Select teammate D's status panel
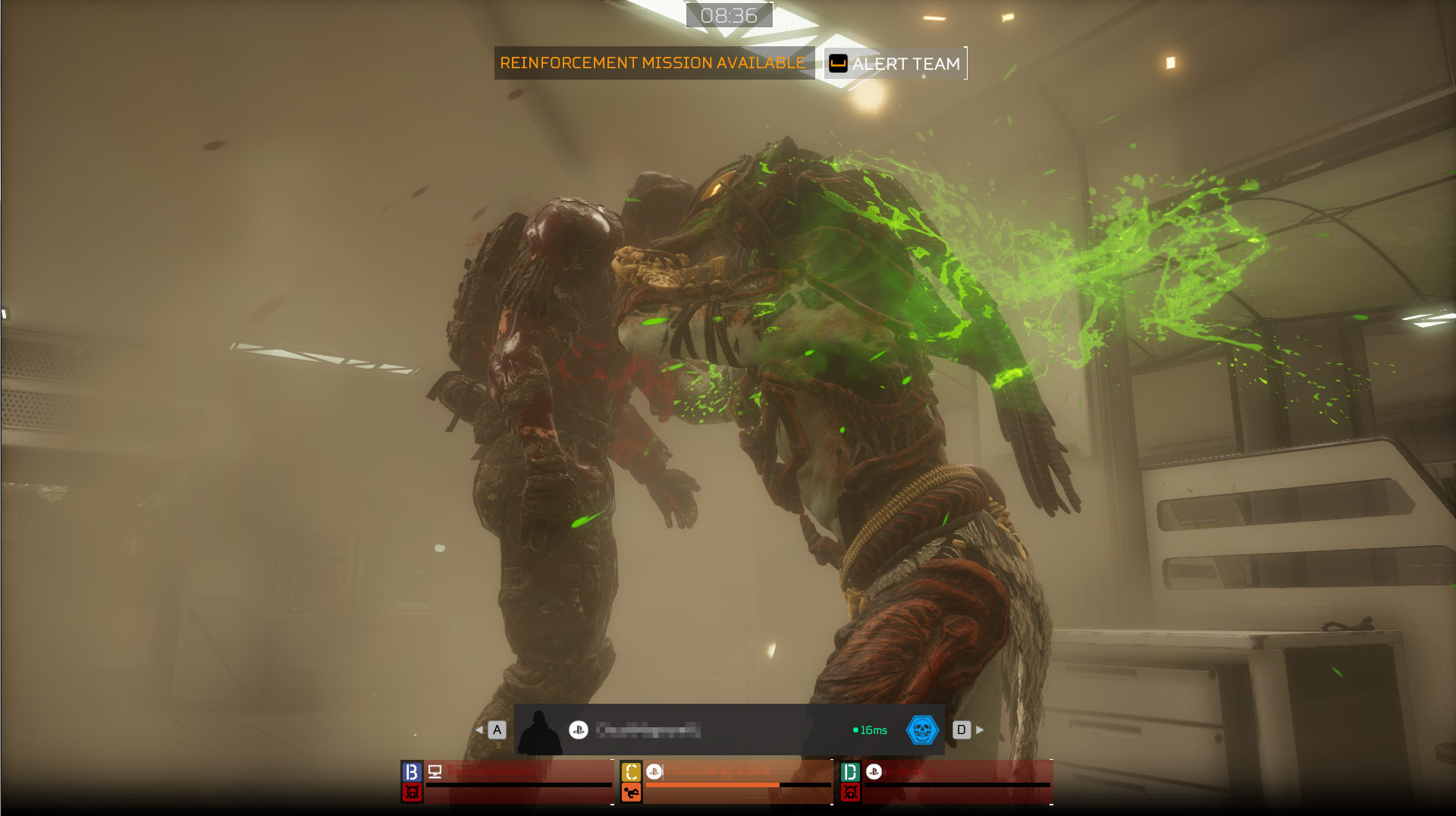Image resolution: width=1456 pixels, height=816 pixels. (946, 783)
